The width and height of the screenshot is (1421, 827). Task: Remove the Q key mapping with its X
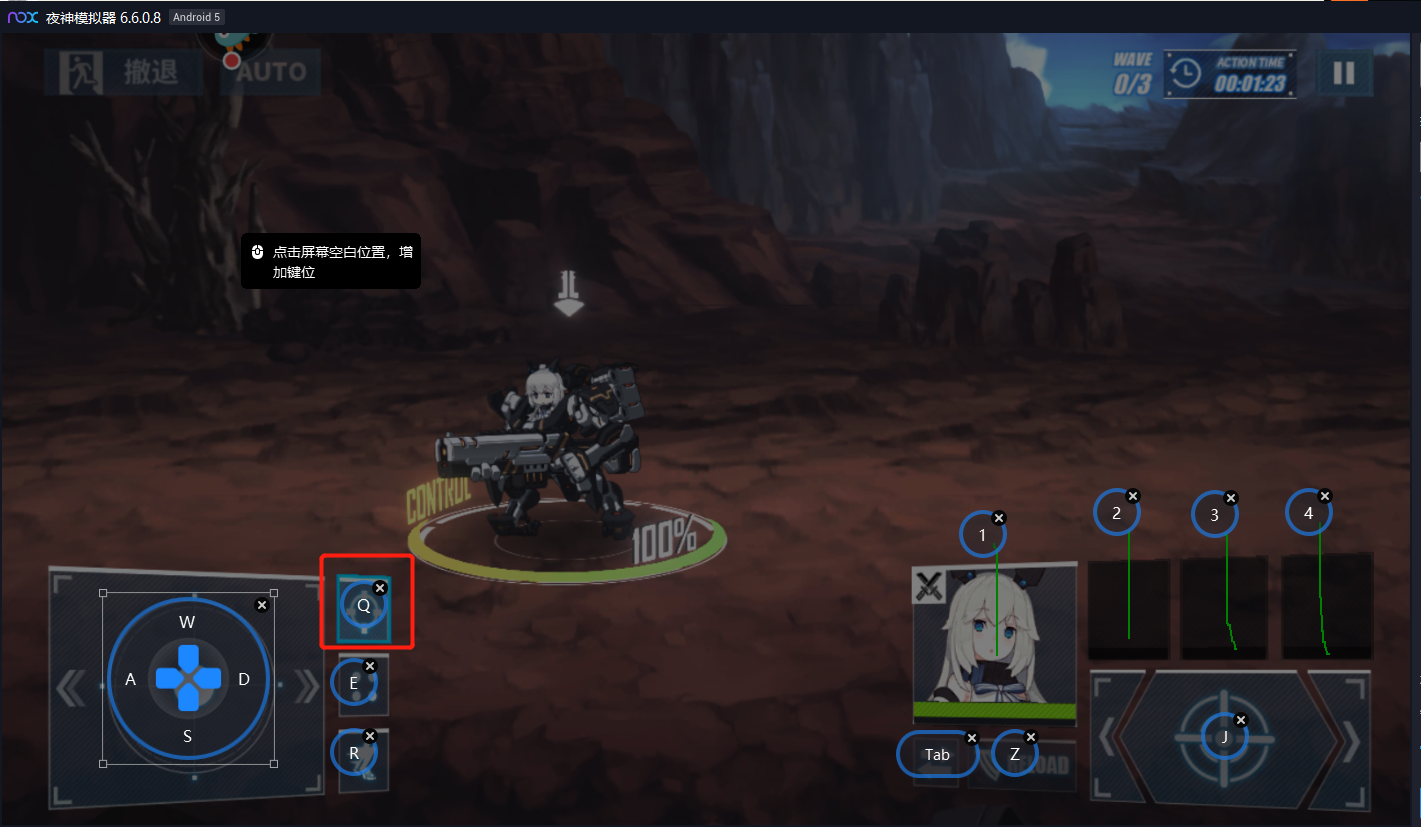[380, 588]
